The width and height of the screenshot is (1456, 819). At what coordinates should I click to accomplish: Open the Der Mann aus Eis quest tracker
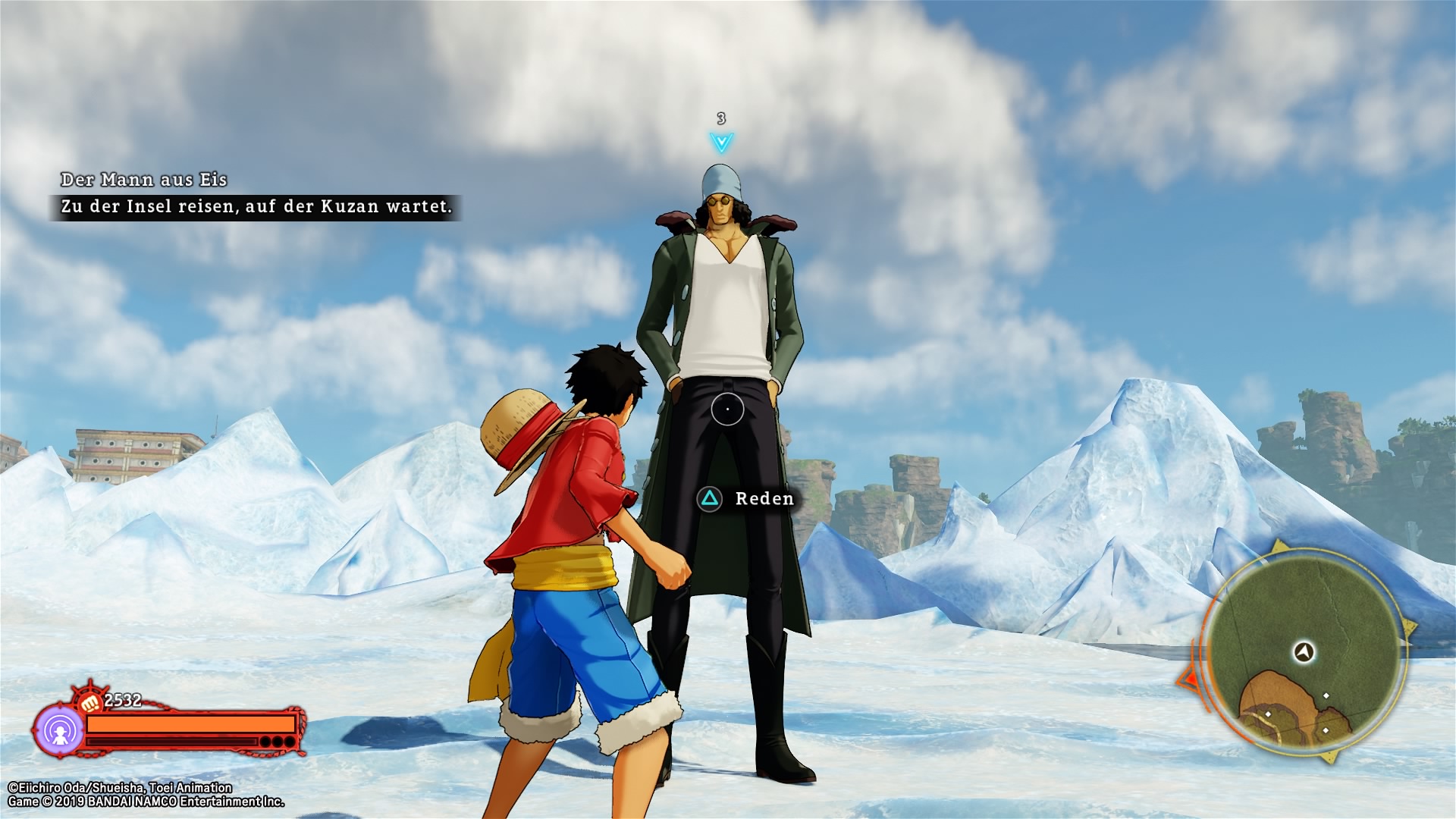point(144,180)
